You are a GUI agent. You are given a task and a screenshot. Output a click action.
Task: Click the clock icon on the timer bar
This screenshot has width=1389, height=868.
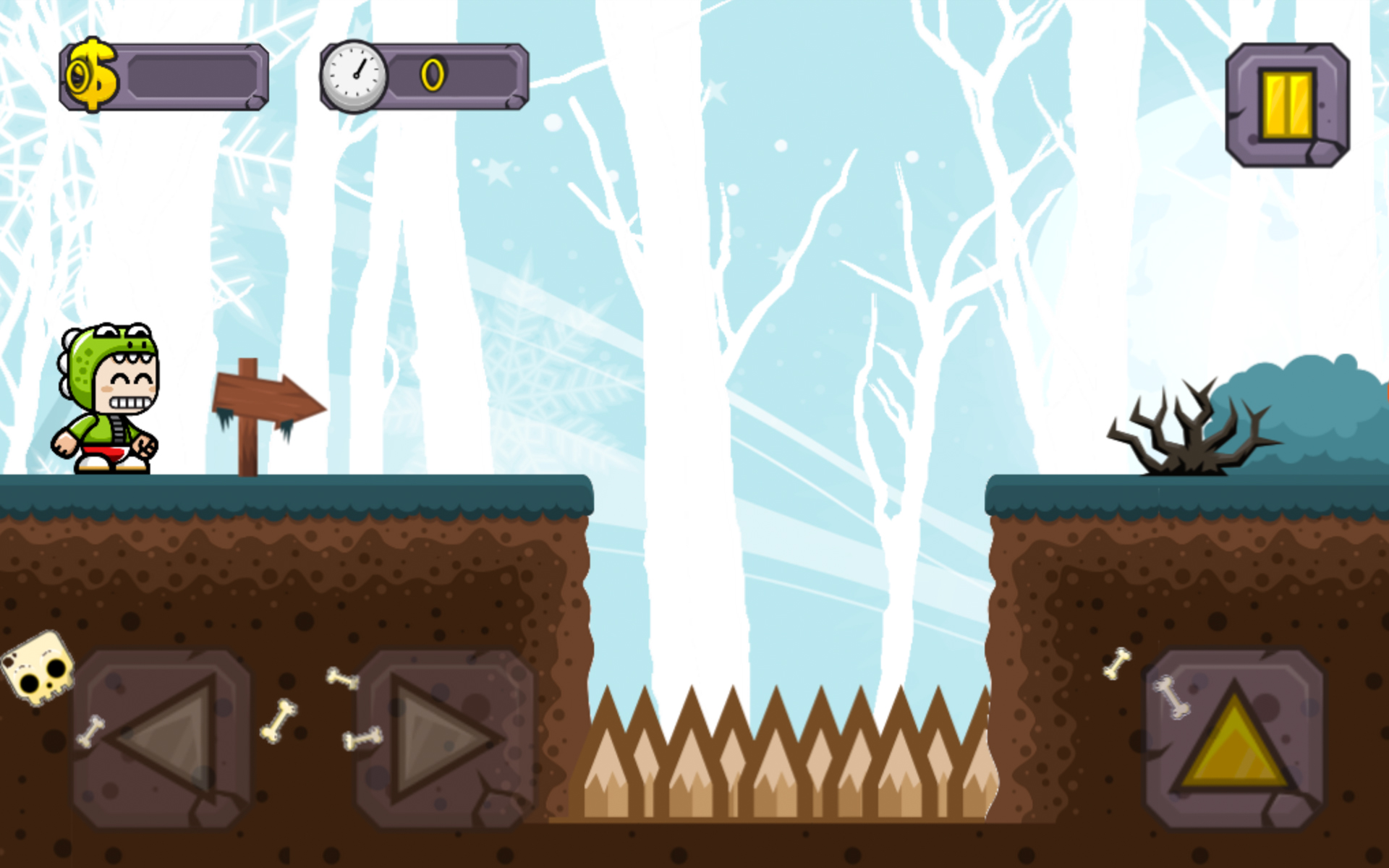[354, 75]
